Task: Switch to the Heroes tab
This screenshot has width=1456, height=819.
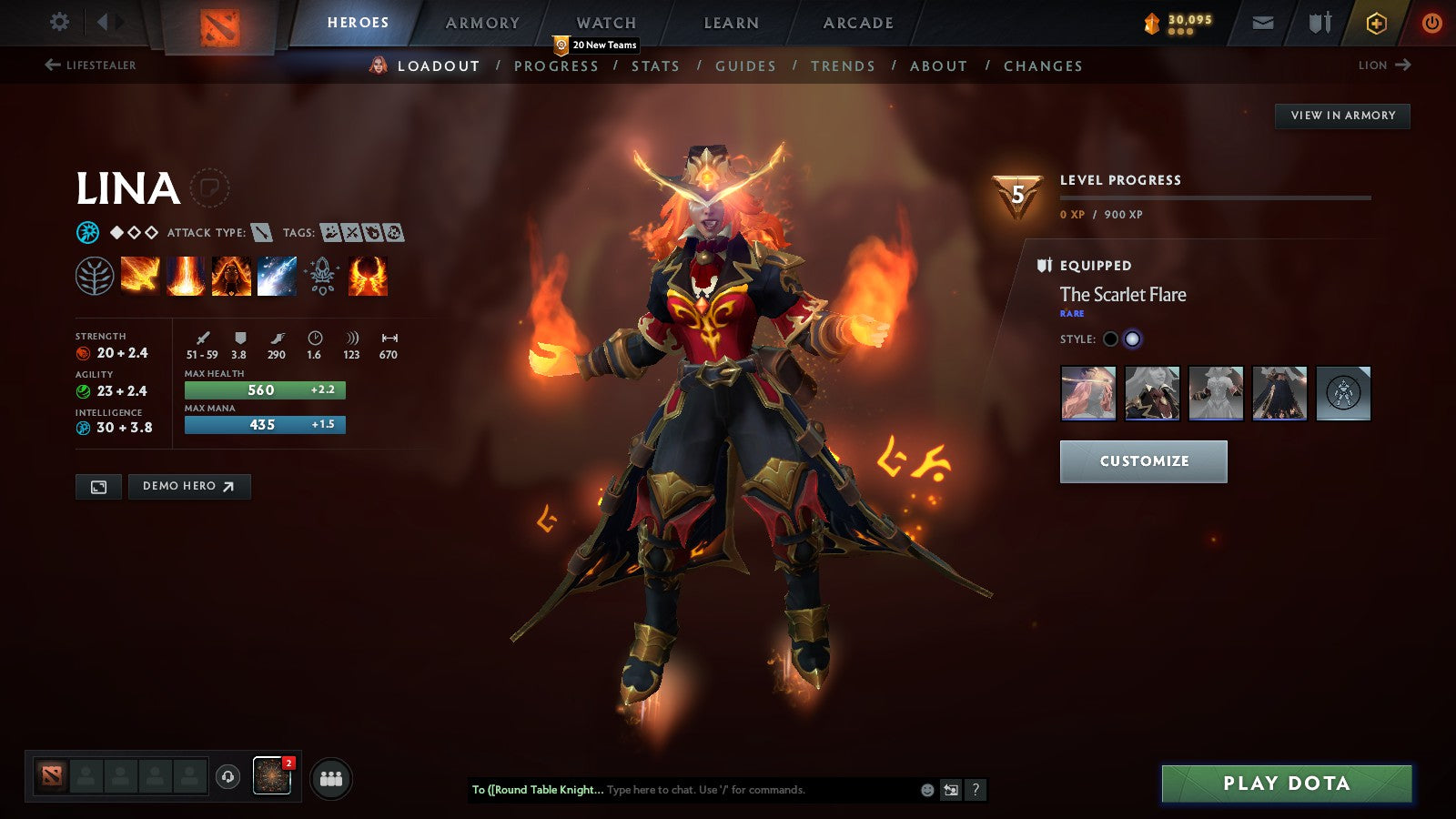Action: coord(357,22)
